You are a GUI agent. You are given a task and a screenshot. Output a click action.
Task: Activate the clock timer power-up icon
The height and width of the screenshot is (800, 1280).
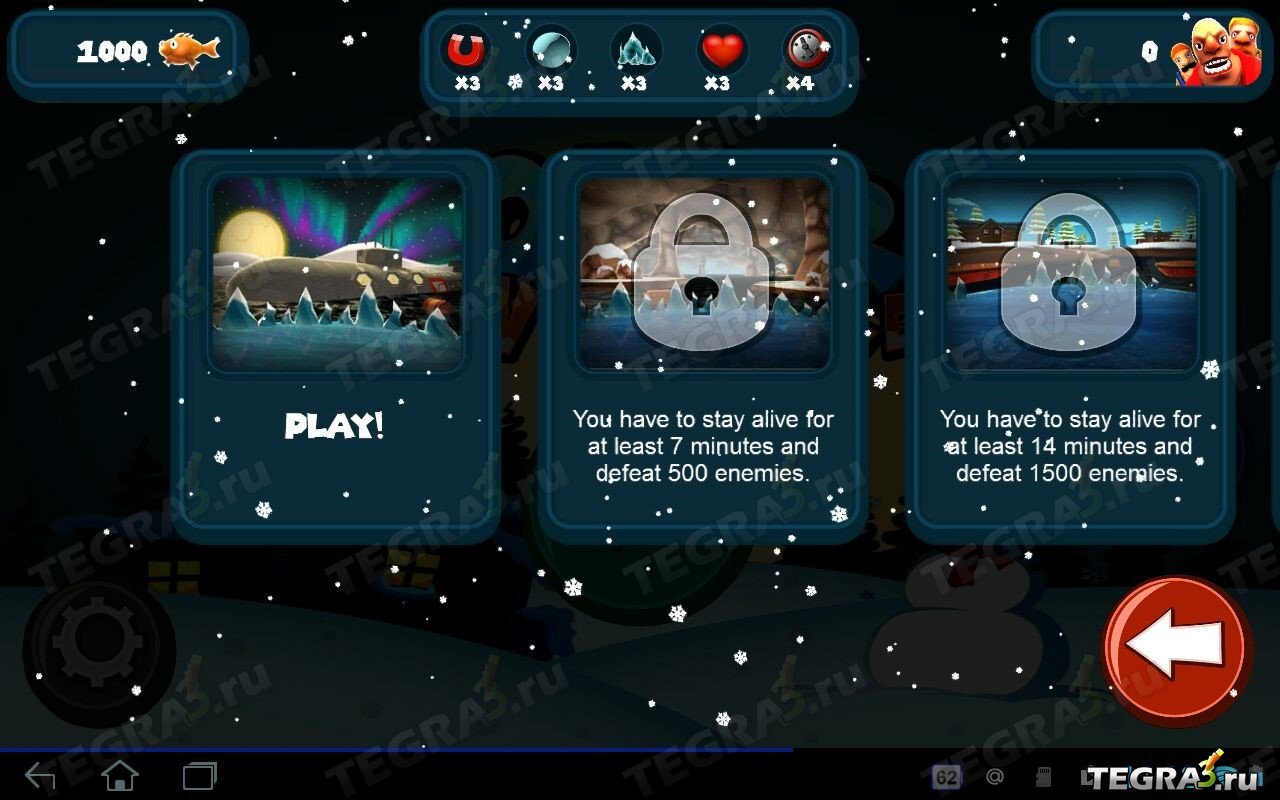pyautogui.click(x=805, y=49)
